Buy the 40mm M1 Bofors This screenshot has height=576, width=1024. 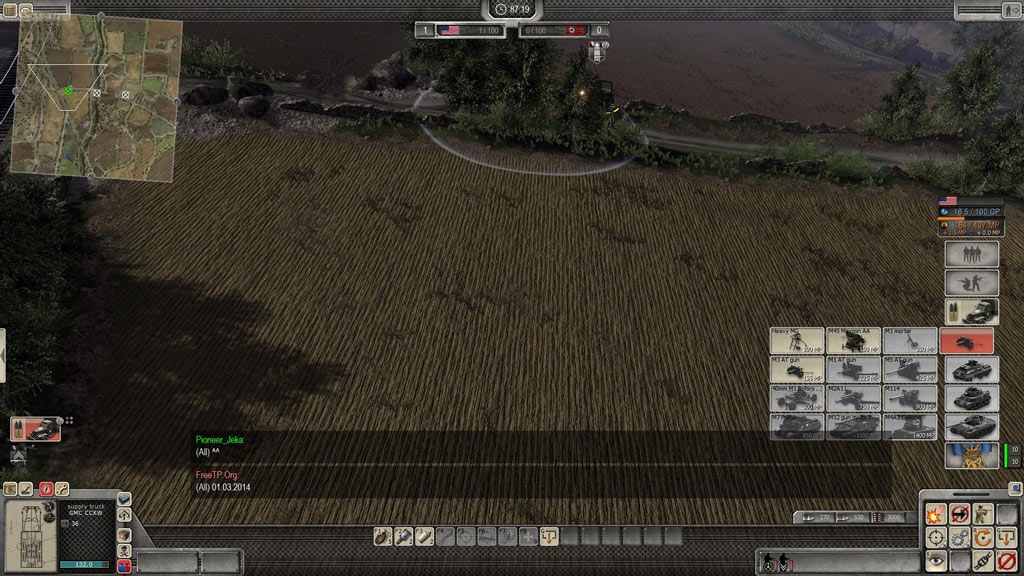point(797,398)
